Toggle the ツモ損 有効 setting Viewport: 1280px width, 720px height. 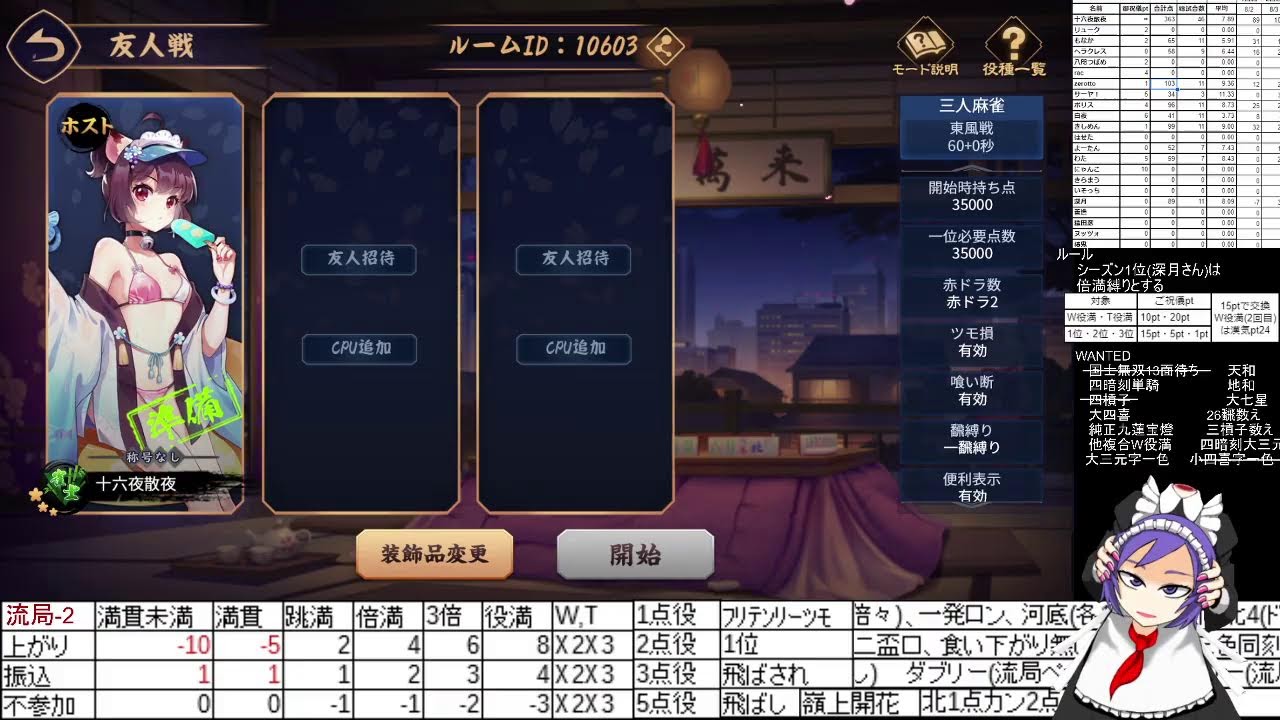[971, 344]
